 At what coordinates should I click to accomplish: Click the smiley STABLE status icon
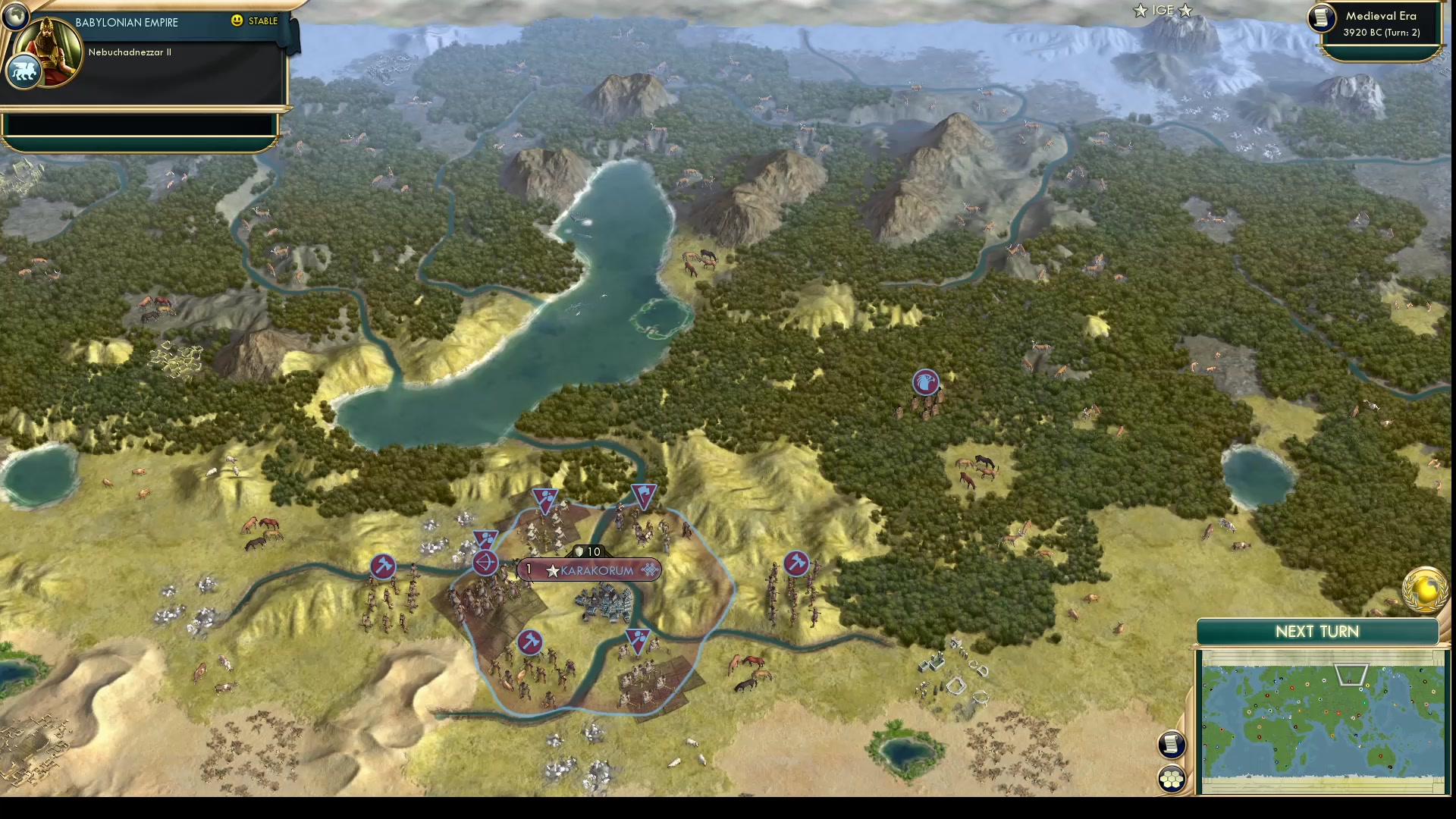237,21
